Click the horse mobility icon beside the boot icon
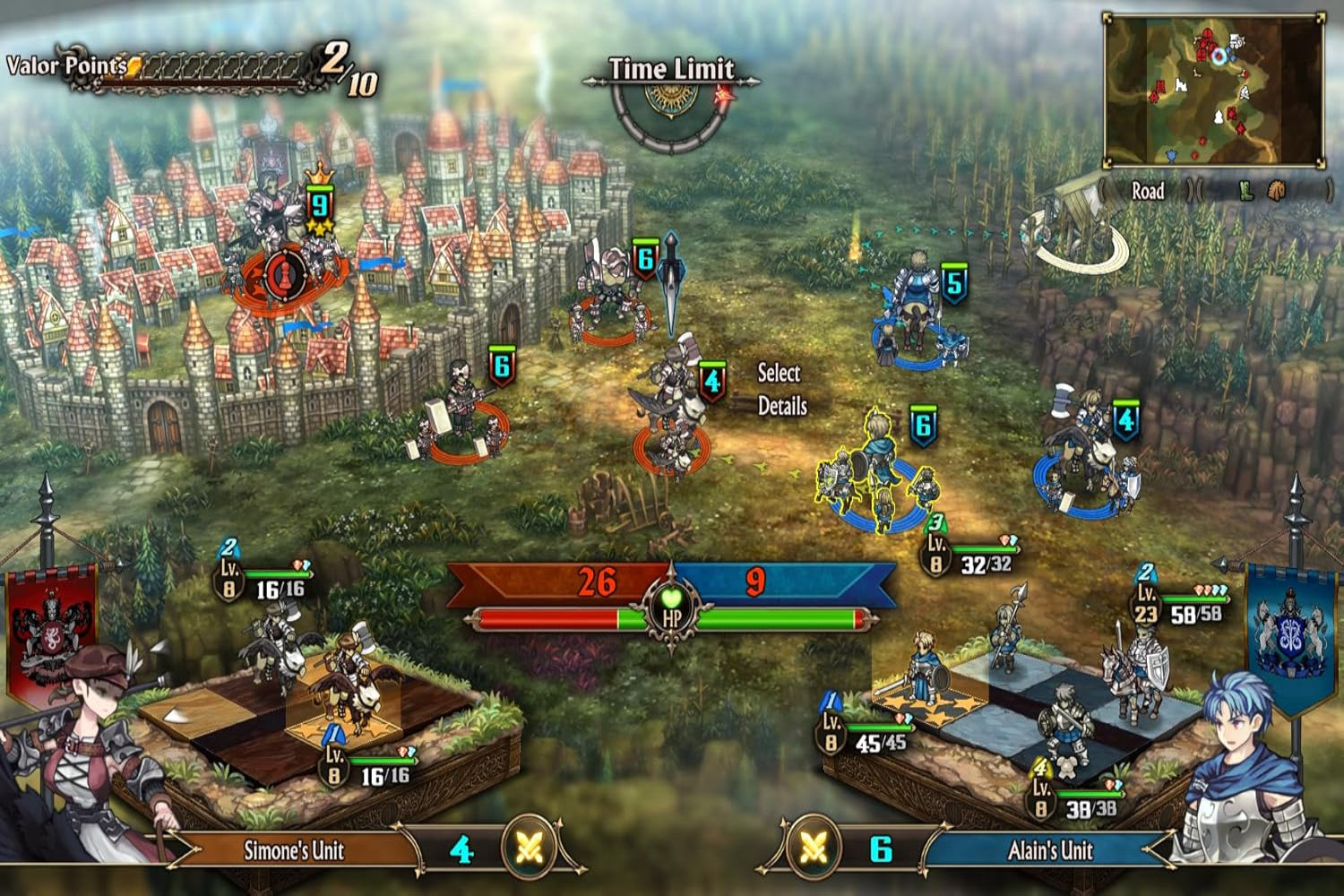The width and height of the screenshot is (1344, 896). tap(1276, 191)
